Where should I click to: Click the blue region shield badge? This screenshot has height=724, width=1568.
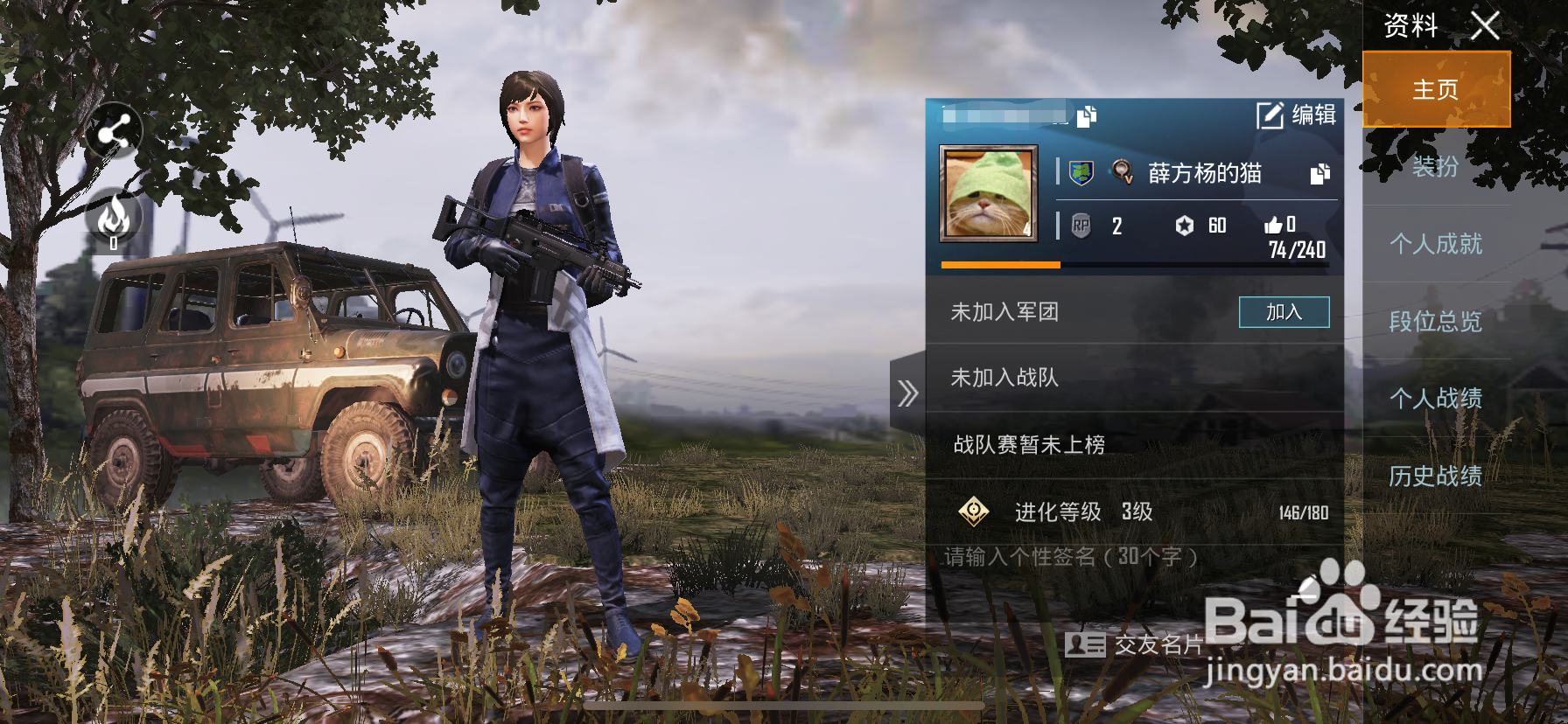point(1080,174)
